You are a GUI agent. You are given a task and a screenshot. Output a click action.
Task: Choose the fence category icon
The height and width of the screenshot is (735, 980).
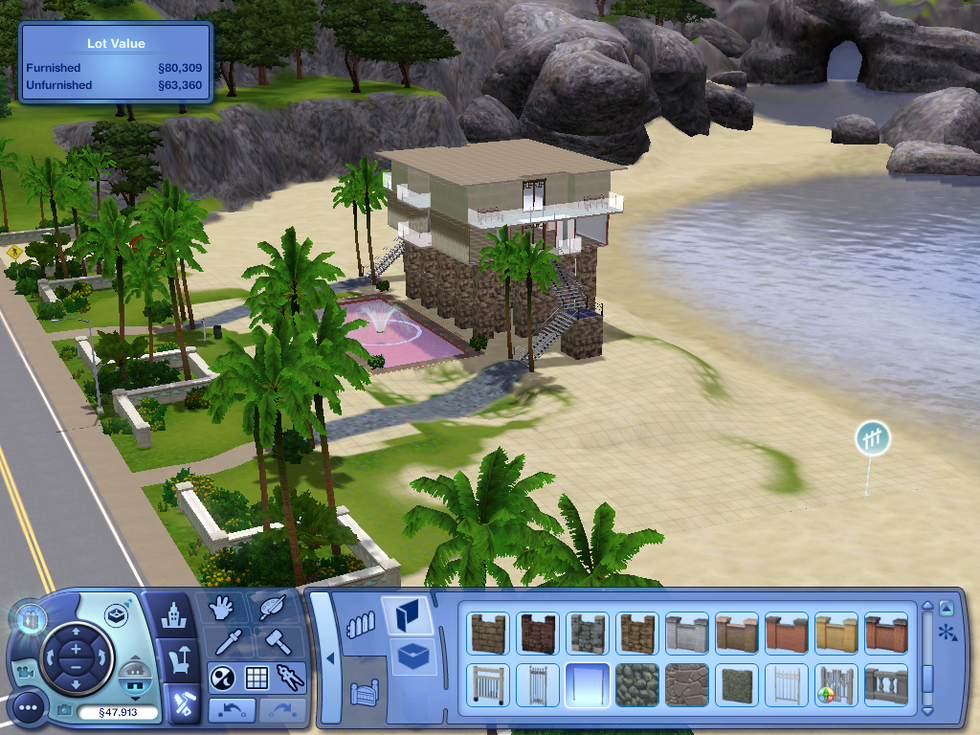tap(359, 625)
